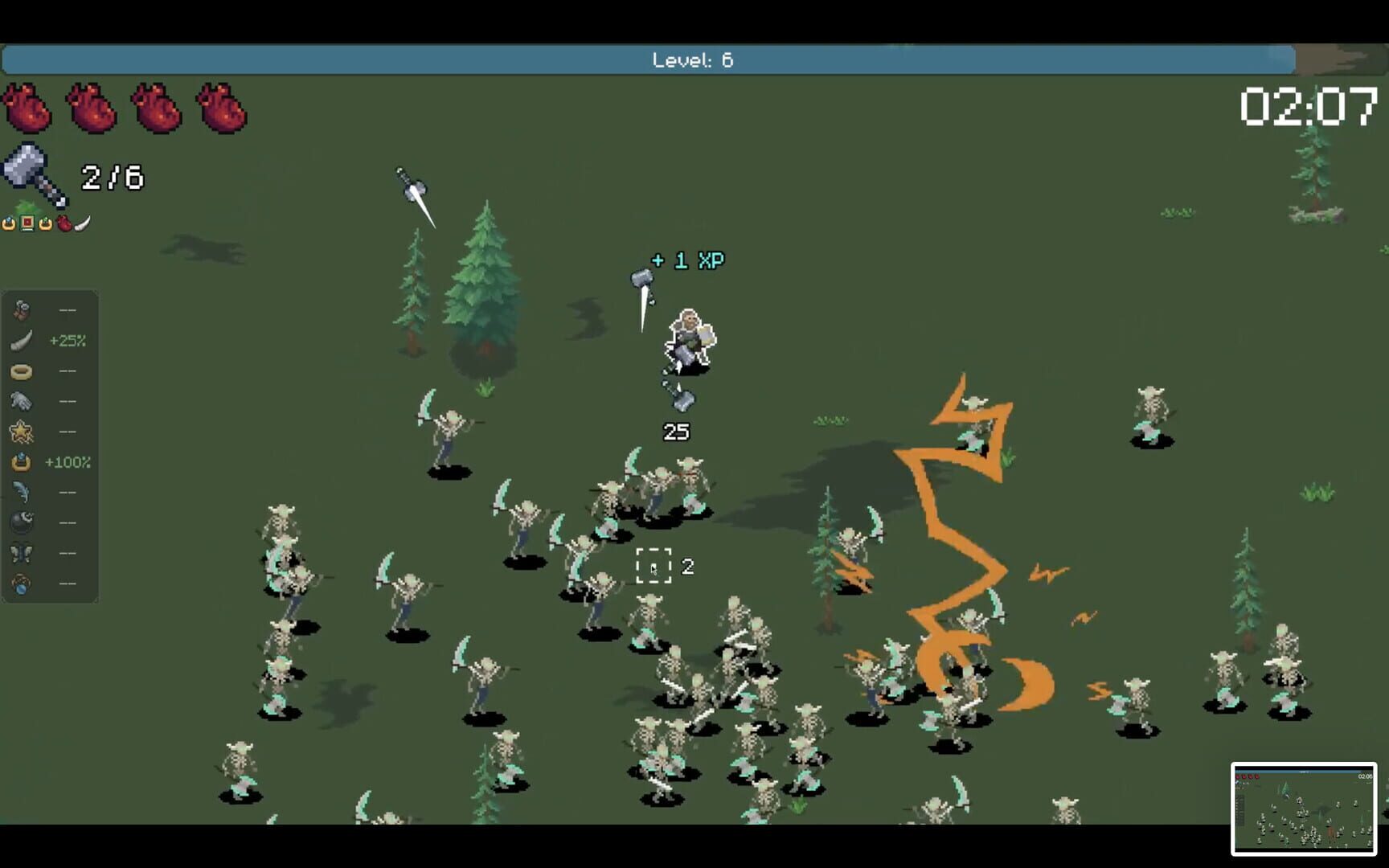Select the glove icon in the sidebar panel
The image size is (1389, 868).
22,401
